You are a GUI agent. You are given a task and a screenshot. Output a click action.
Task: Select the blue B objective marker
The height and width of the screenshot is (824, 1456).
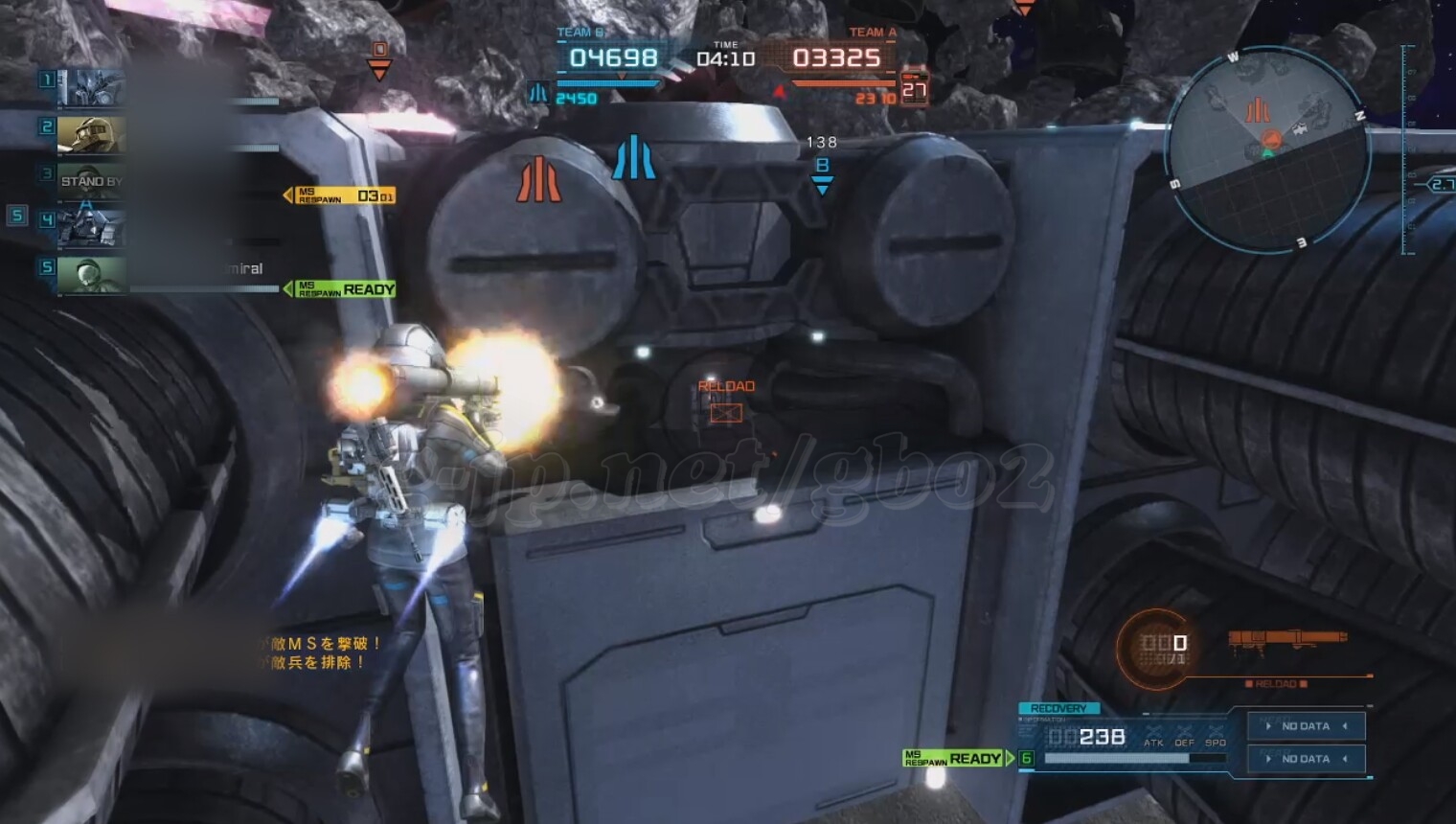point(822,173)
